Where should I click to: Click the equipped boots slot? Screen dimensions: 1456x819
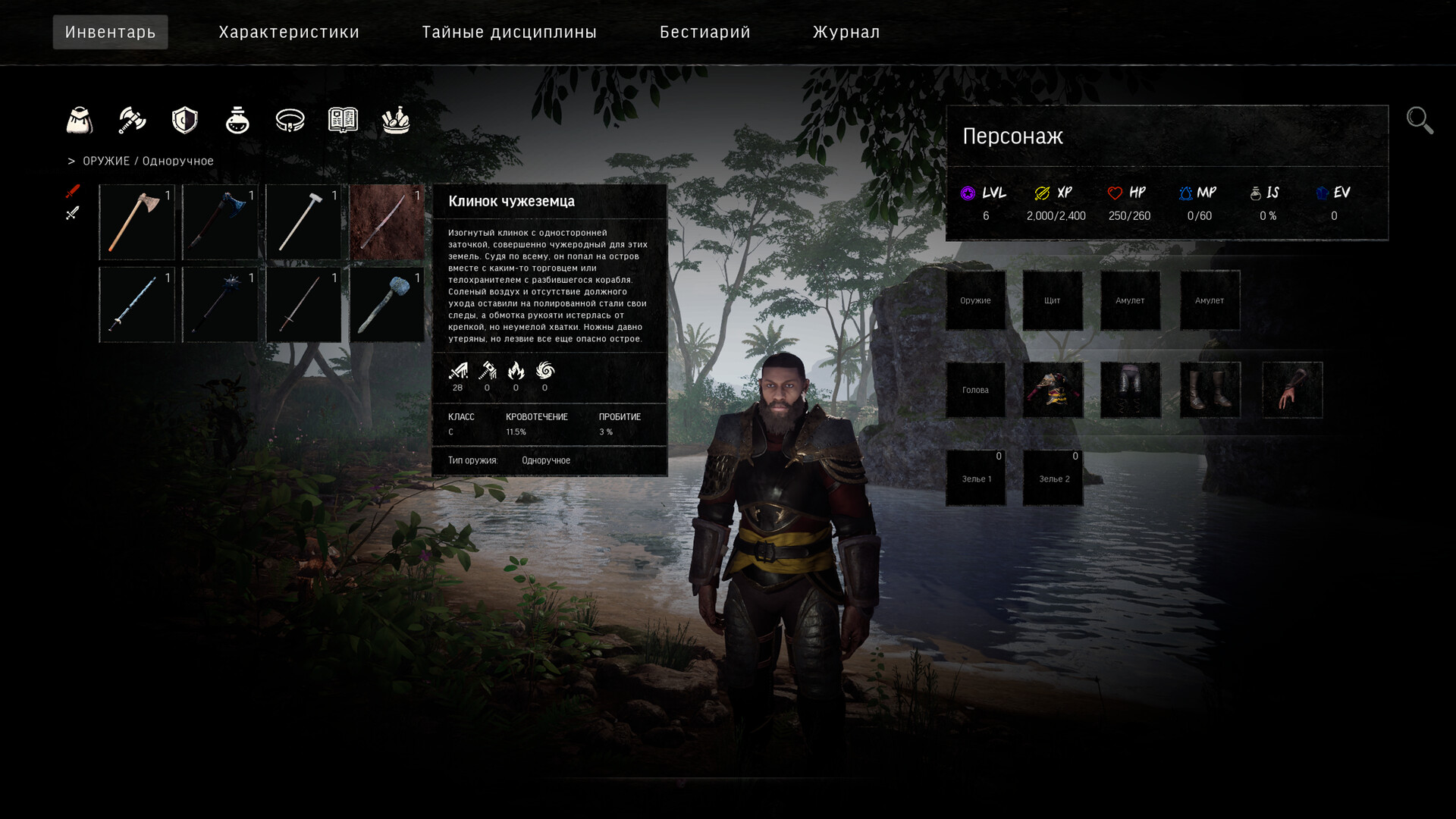tap(1210, 390)
